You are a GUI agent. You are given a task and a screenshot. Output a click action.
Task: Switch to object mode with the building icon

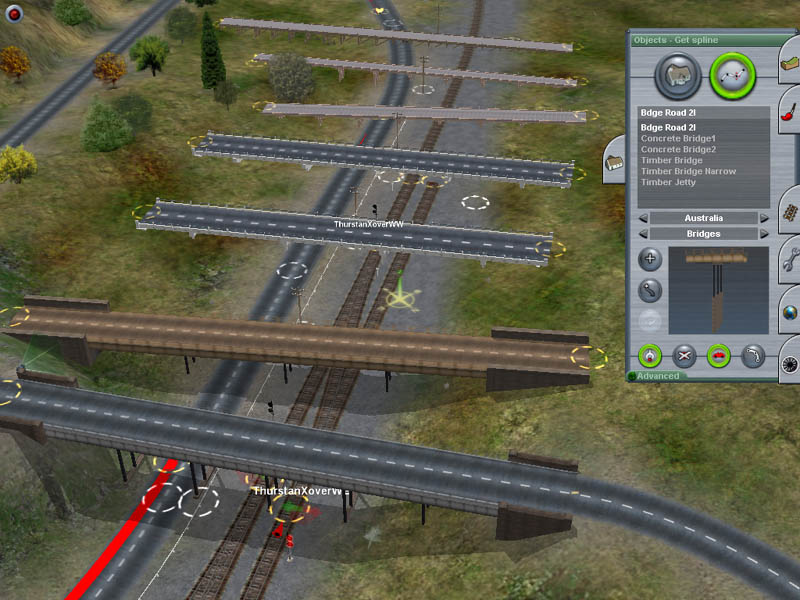point(675,74)
